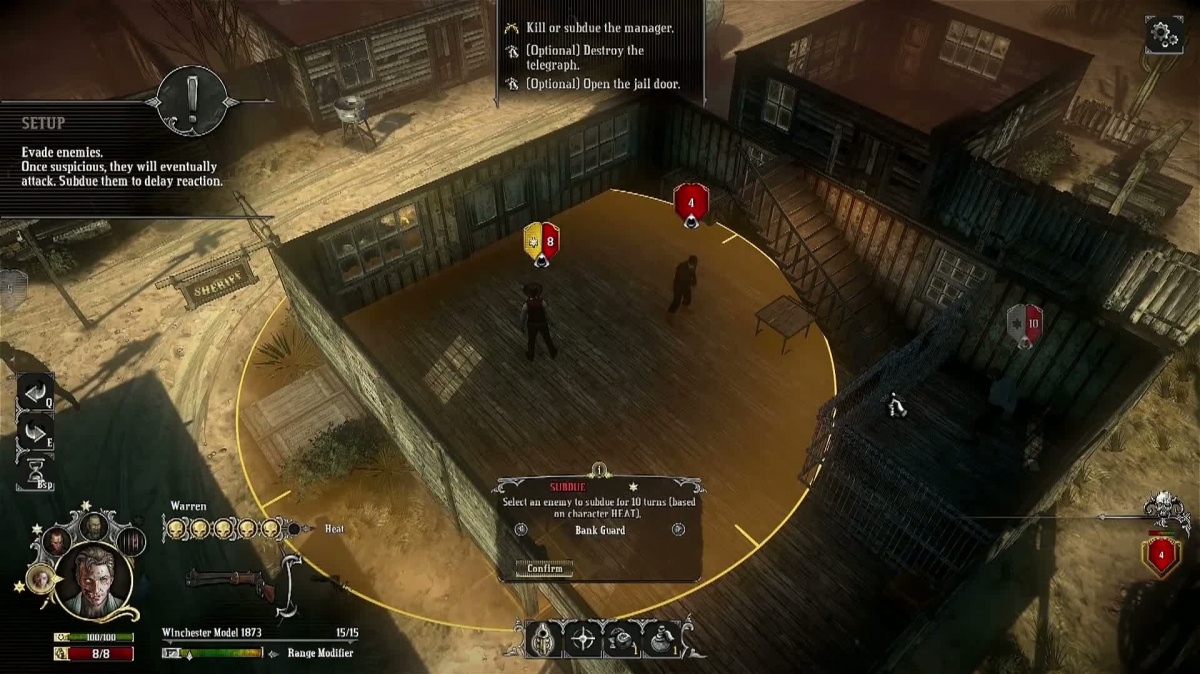The image size is (1200, 674).
Task: Switch to the blonde woman's portrait
Action: 42,578
